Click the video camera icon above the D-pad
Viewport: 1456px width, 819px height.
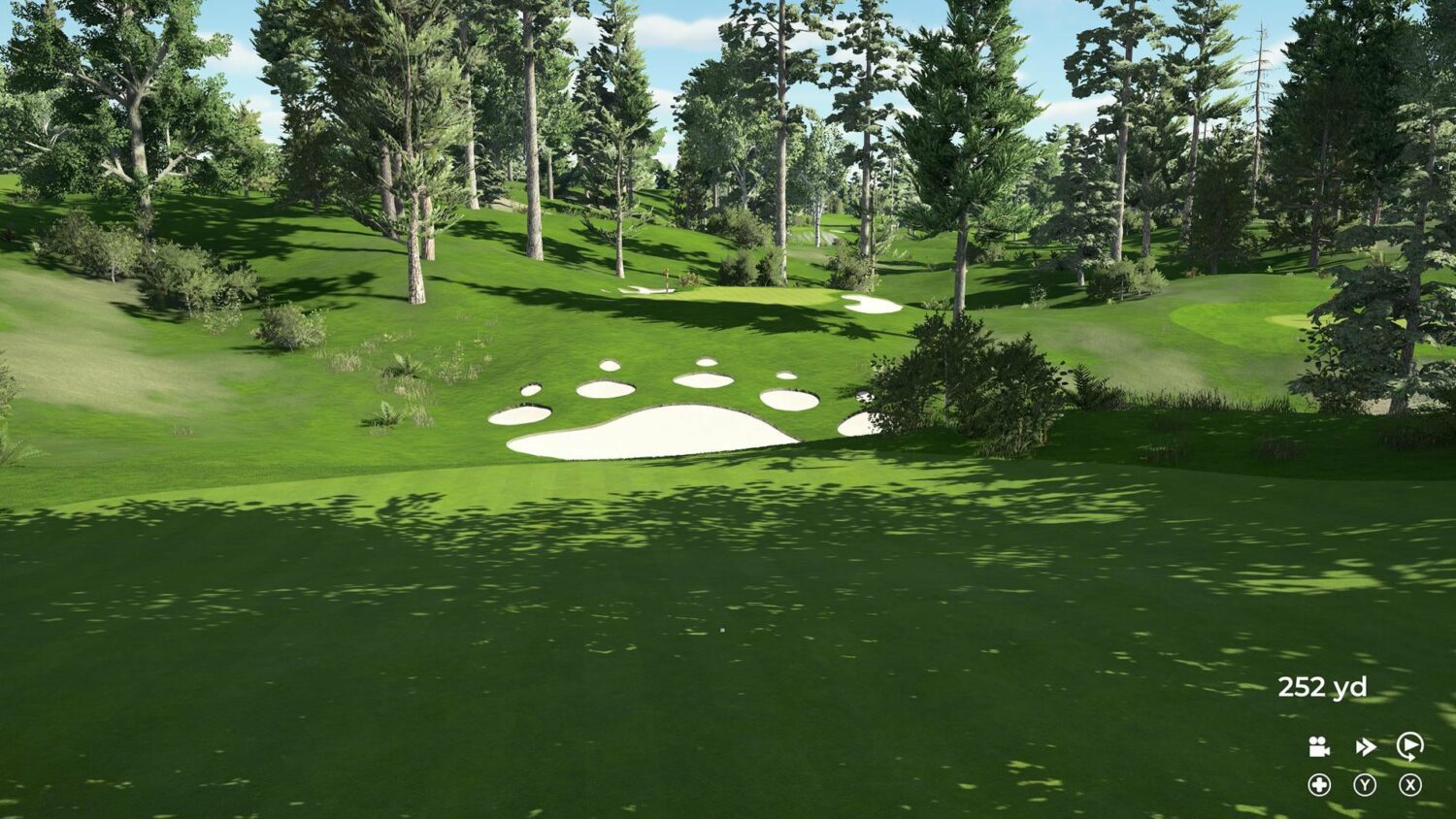coord(1318,747)
